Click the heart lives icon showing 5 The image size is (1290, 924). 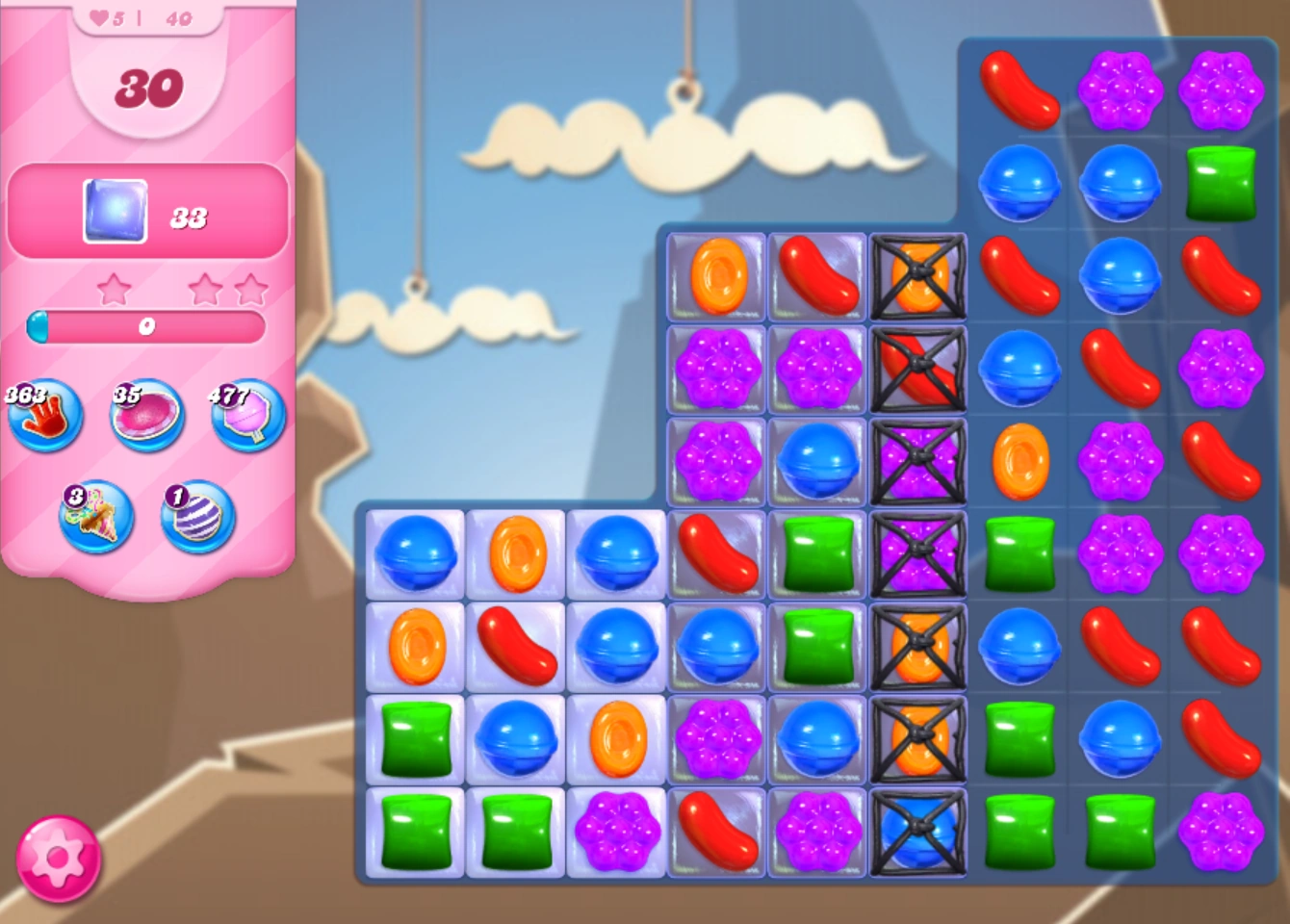tap(100, 17)
